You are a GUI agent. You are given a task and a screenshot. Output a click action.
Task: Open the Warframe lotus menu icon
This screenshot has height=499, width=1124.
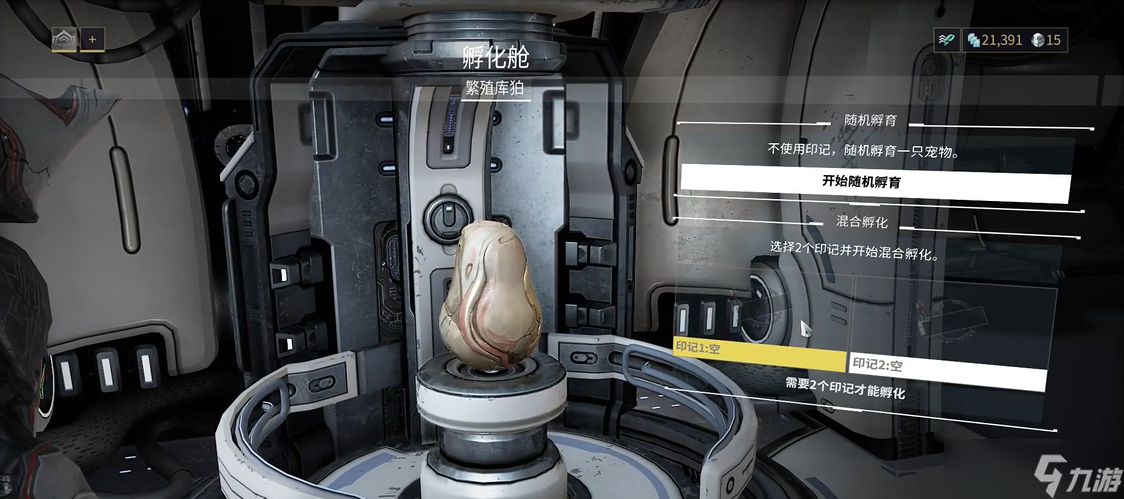[x=64, y=40]
